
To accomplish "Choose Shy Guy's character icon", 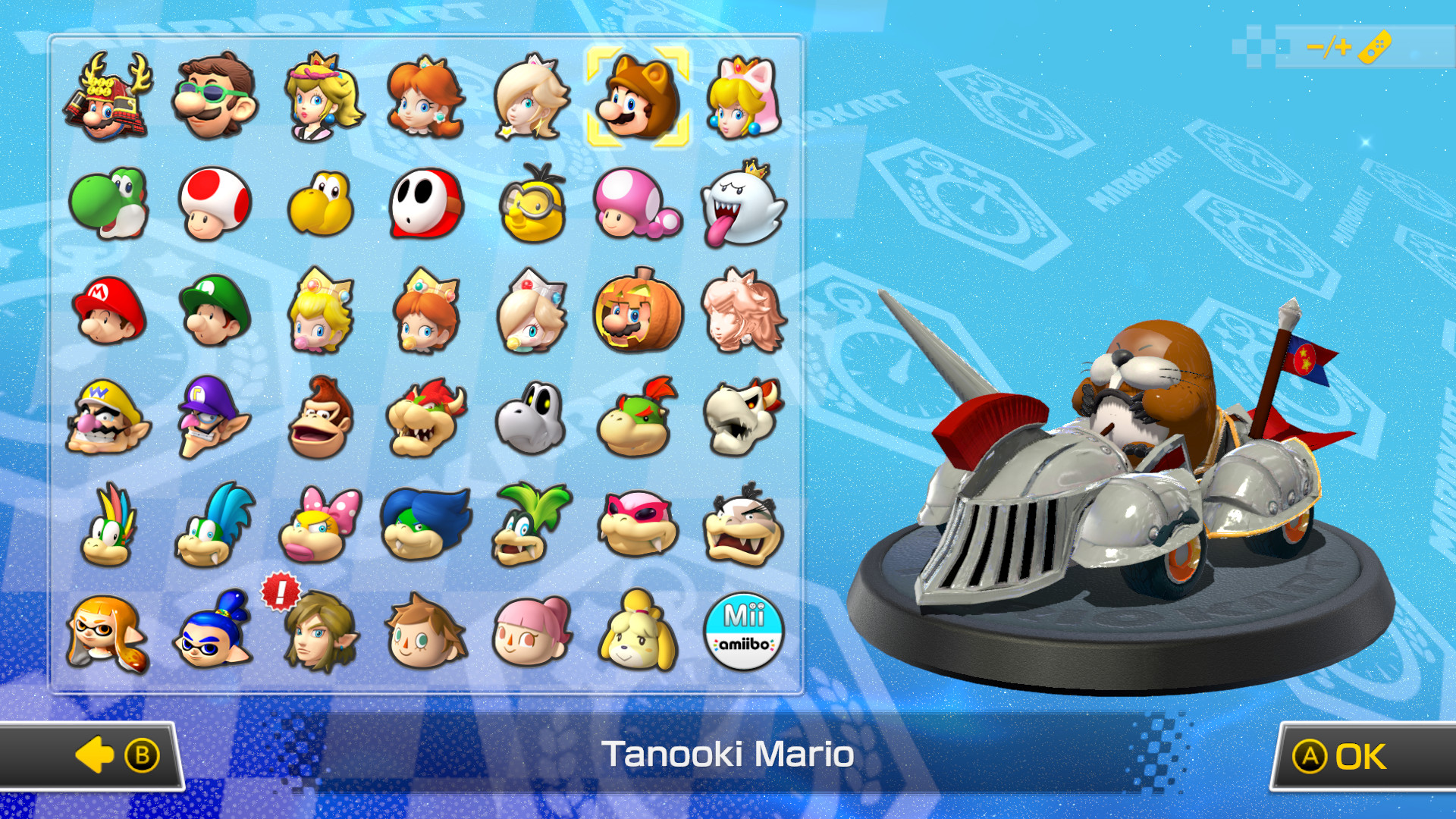I will [x=427, y=204].
